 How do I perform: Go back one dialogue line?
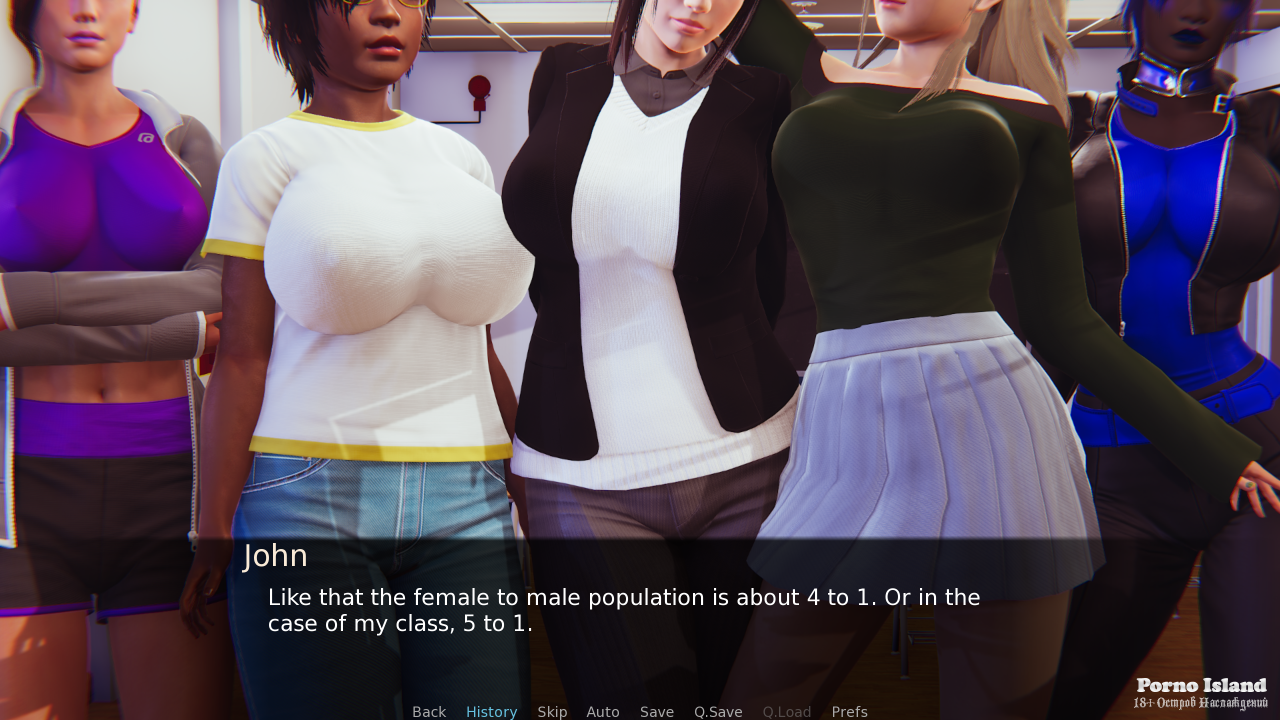point(429,712)
